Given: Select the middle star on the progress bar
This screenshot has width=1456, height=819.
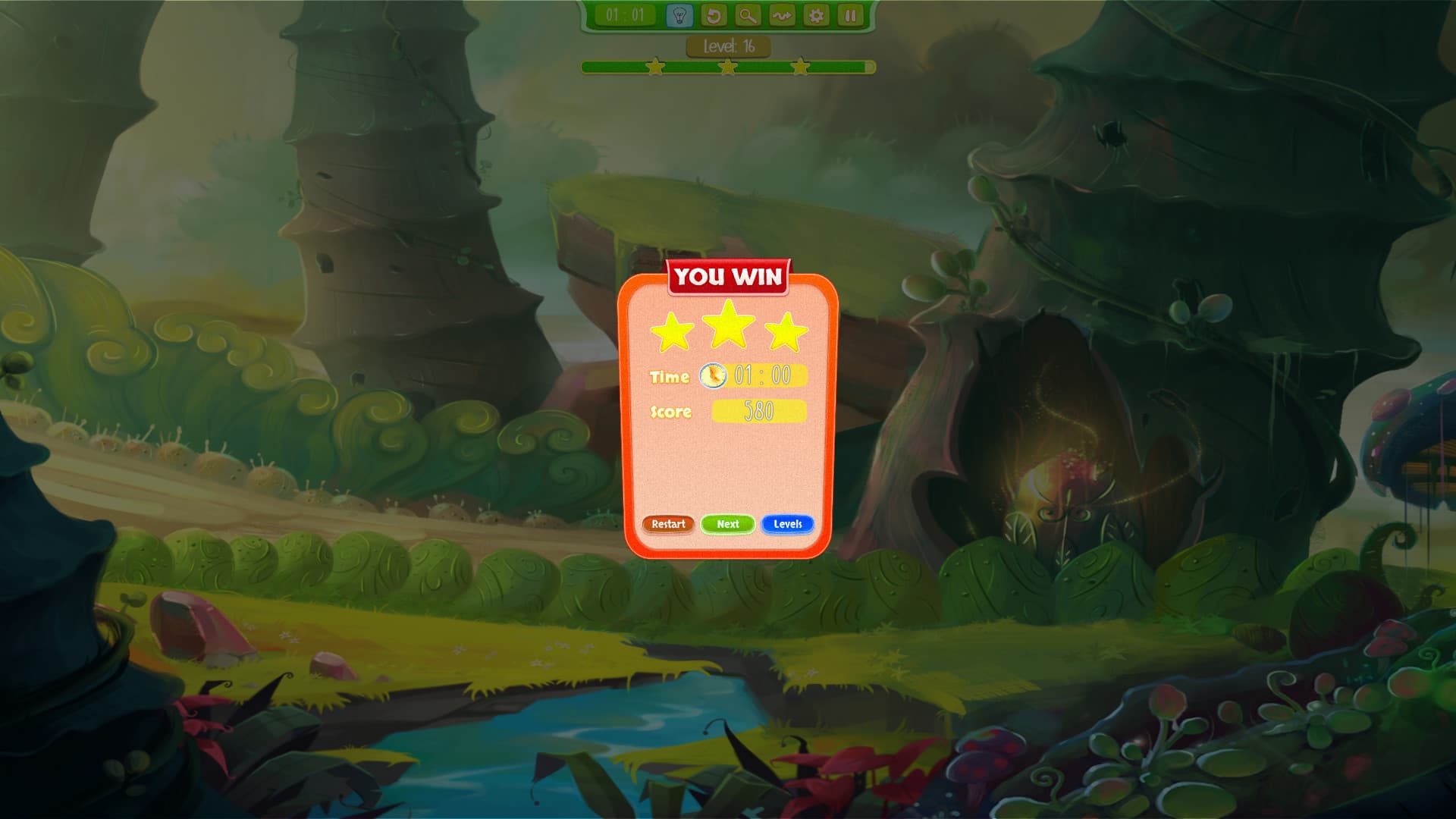Looking at the screenshot, I should pos(727,67).
